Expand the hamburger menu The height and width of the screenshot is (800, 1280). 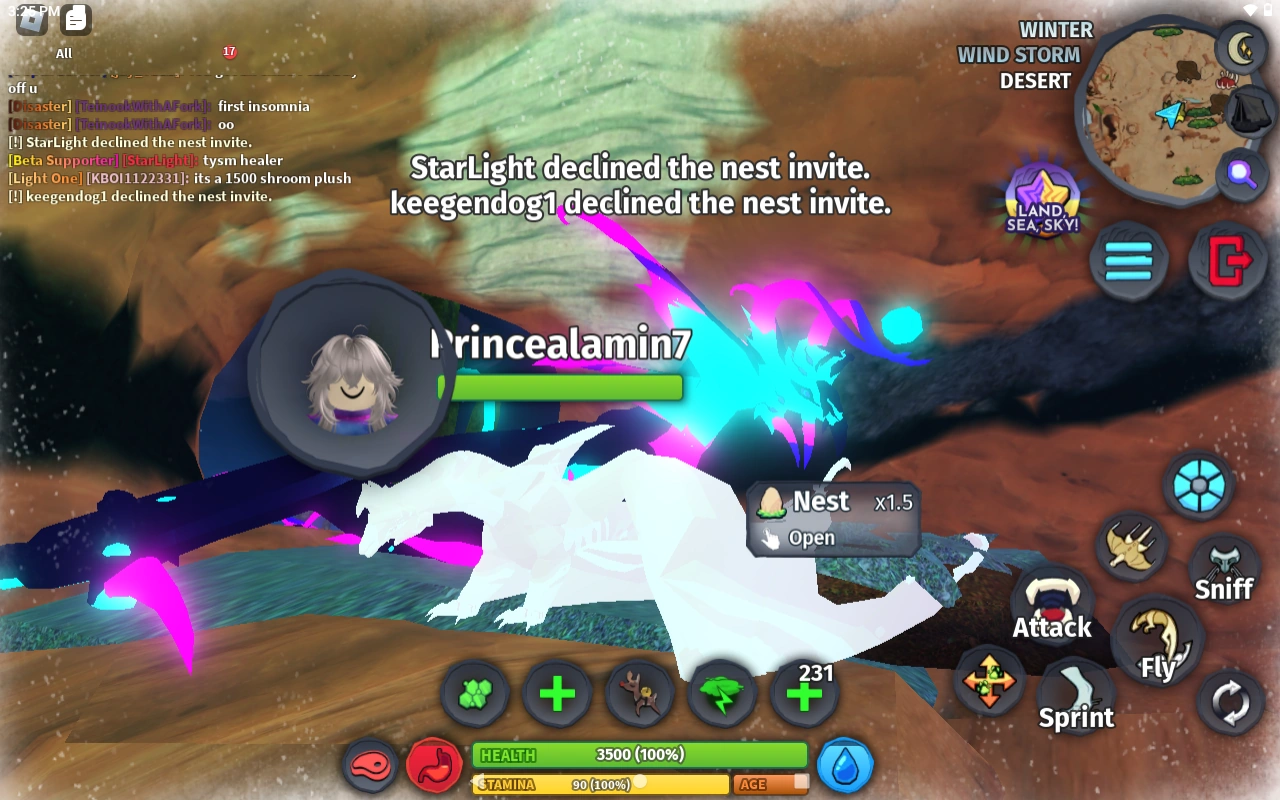1129,261
